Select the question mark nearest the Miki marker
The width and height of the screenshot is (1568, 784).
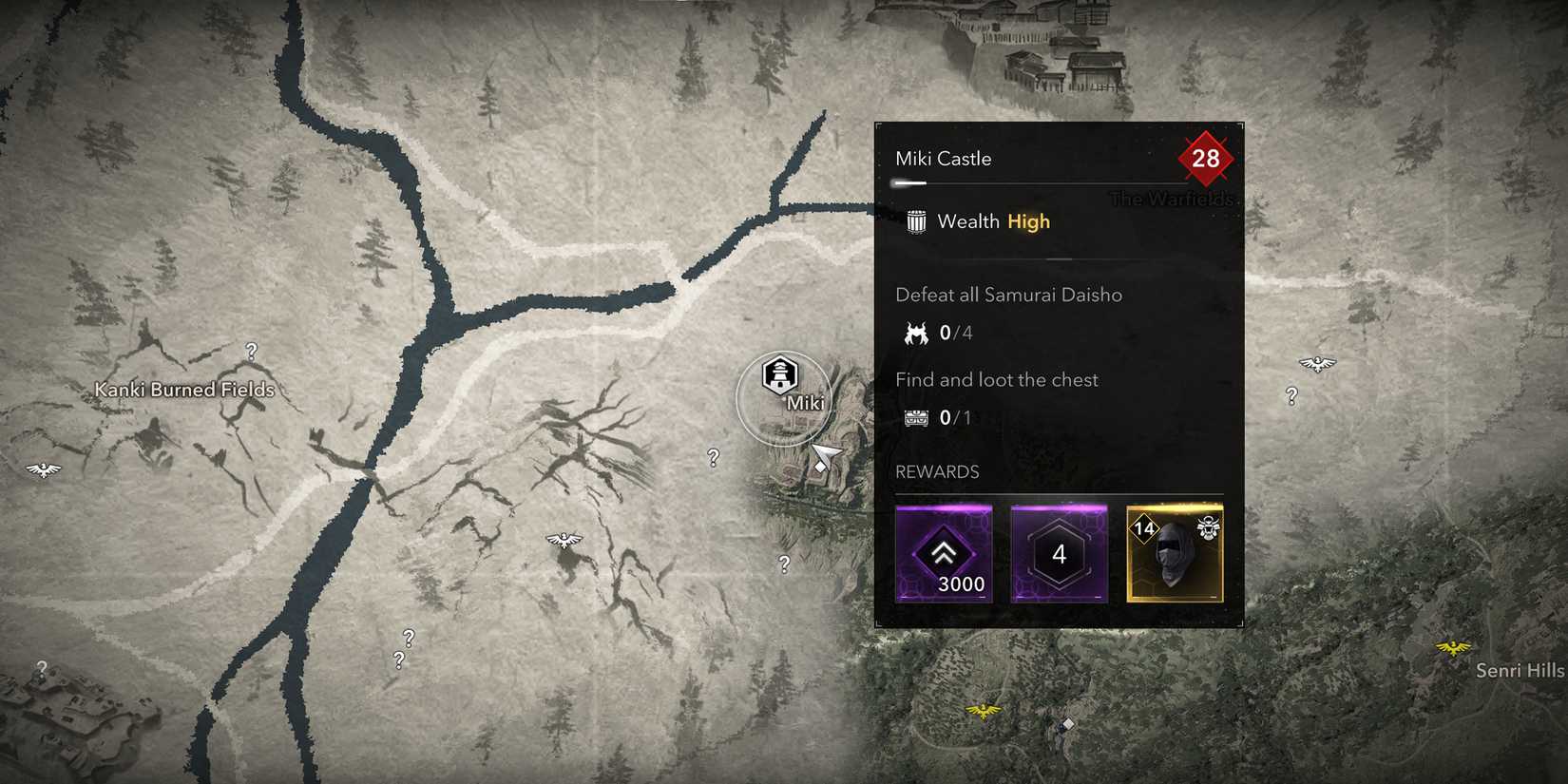point(713,458)
